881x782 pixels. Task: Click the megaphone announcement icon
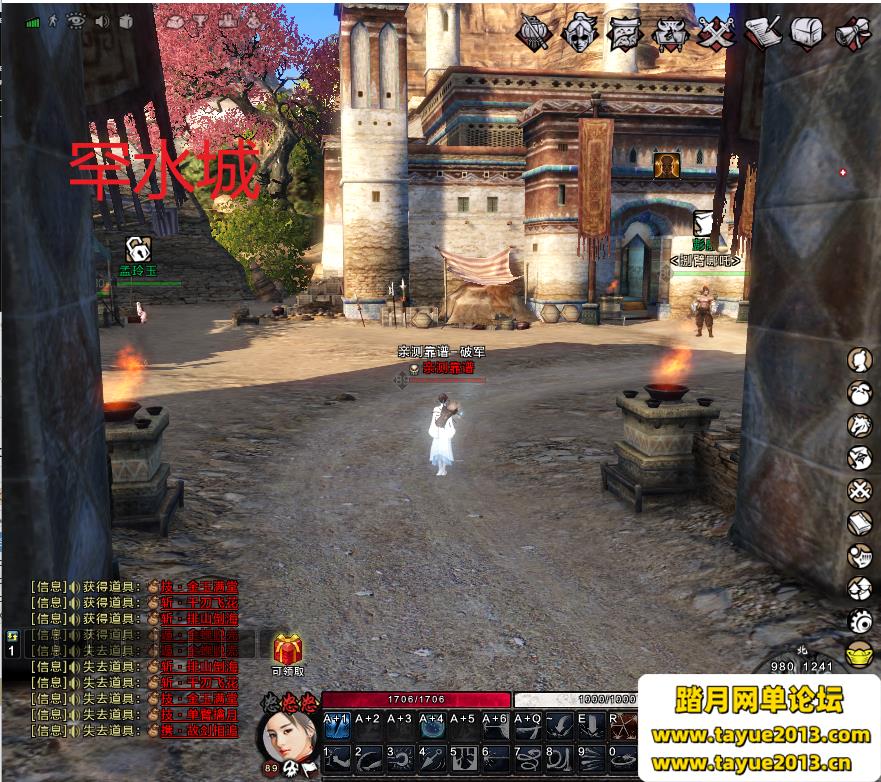tap(853, 34)
